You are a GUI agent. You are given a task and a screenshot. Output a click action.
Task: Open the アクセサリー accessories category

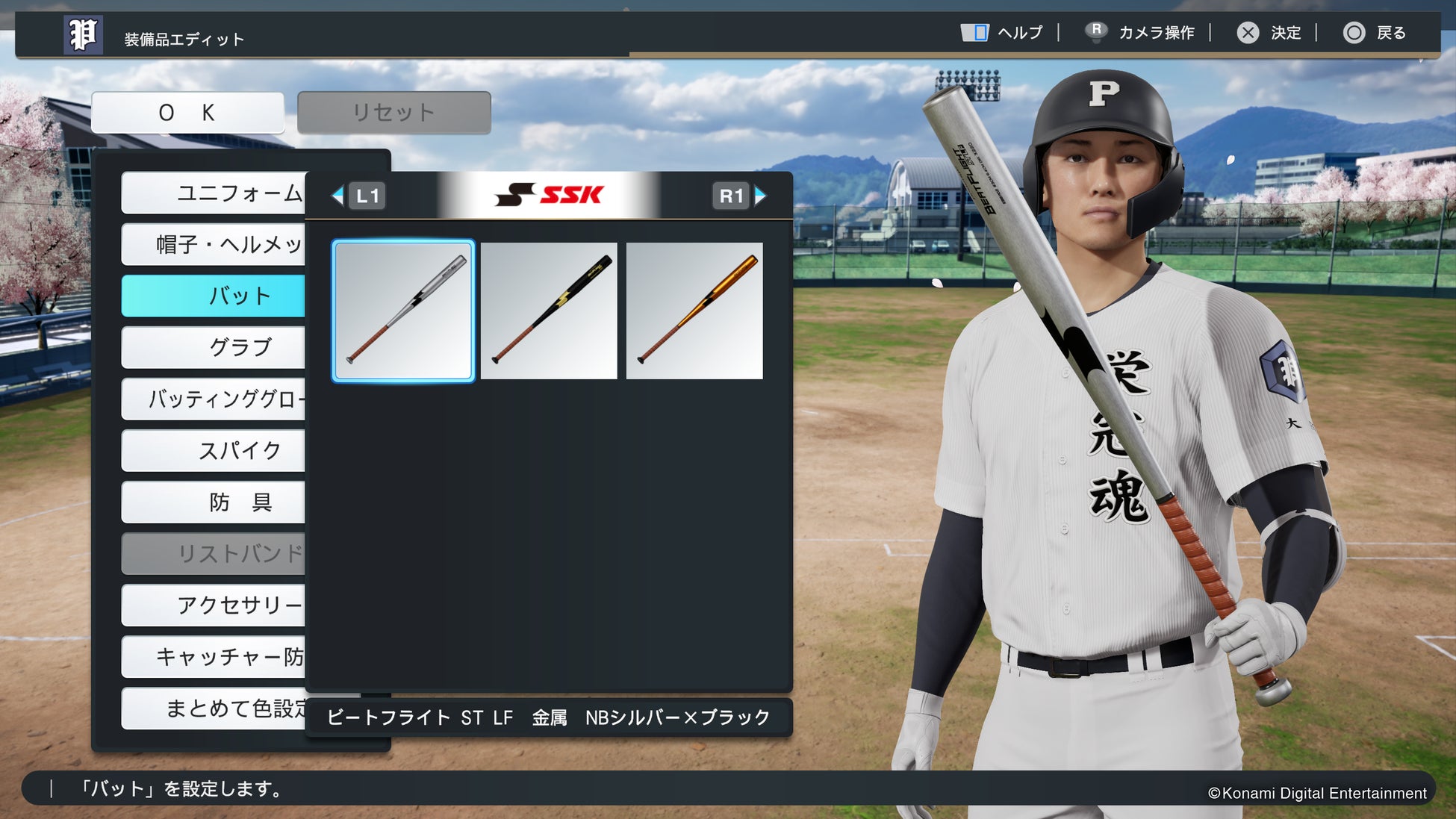[x=214, y=605]
